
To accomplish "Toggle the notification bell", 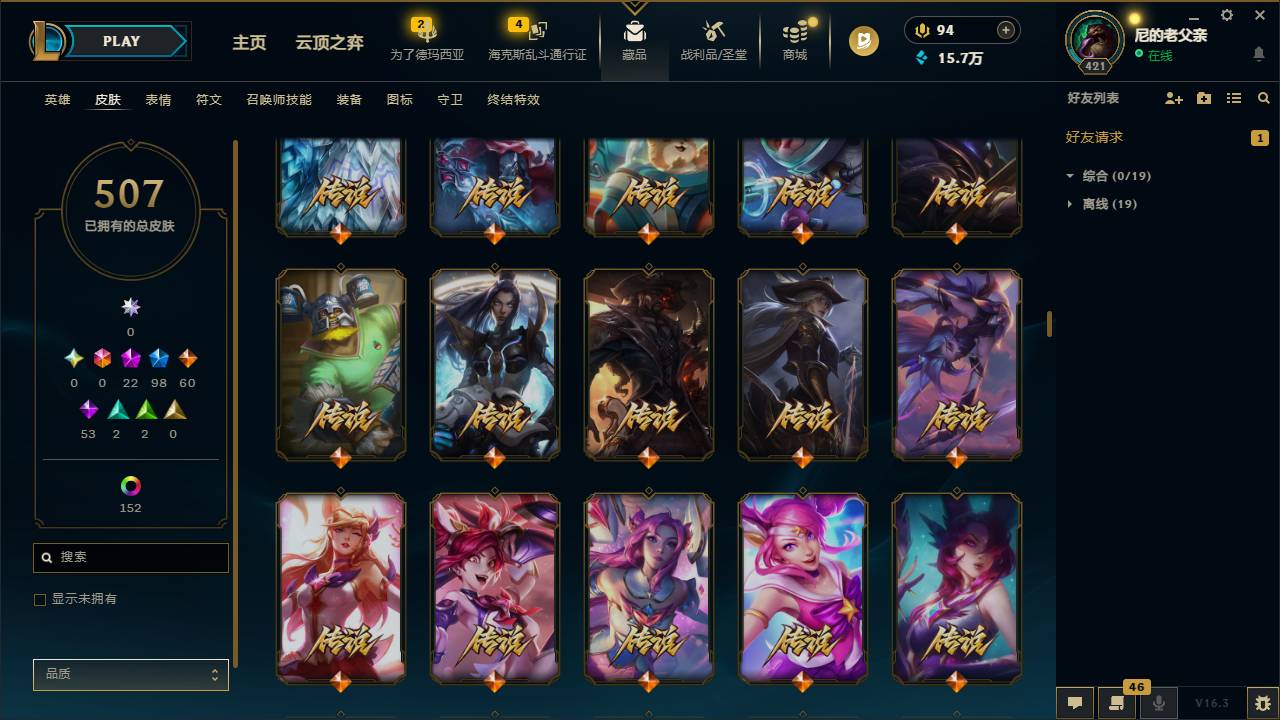I will (1257, 53).
